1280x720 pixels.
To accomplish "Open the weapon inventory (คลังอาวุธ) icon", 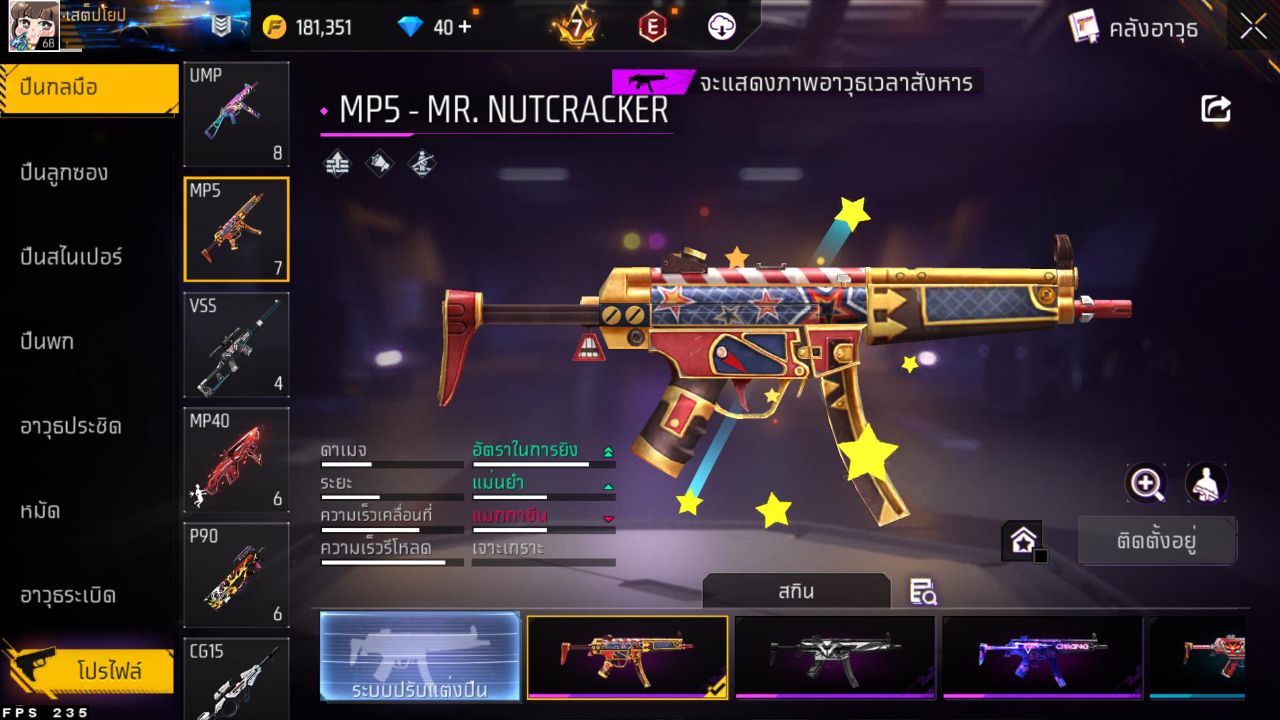I will 1085,28.
